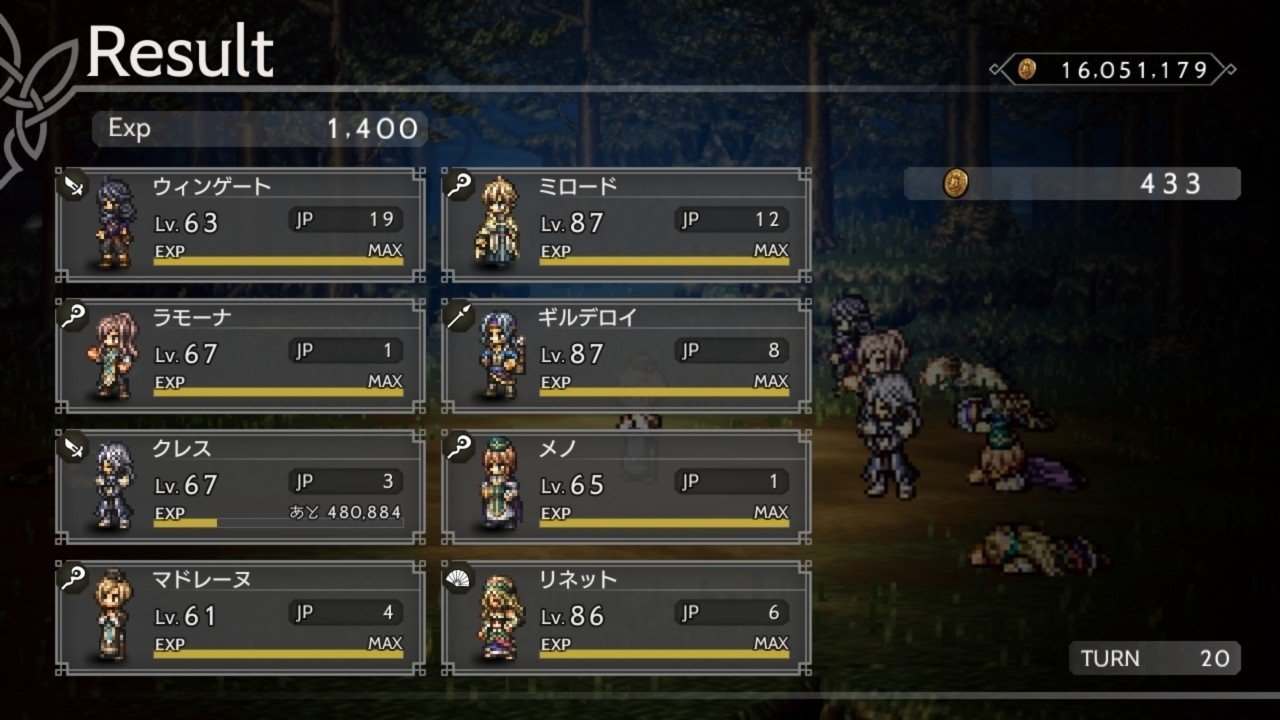The height and width of the screenshot is (720, 1280).
Task: Select リネット's result card
Action: 626,618
